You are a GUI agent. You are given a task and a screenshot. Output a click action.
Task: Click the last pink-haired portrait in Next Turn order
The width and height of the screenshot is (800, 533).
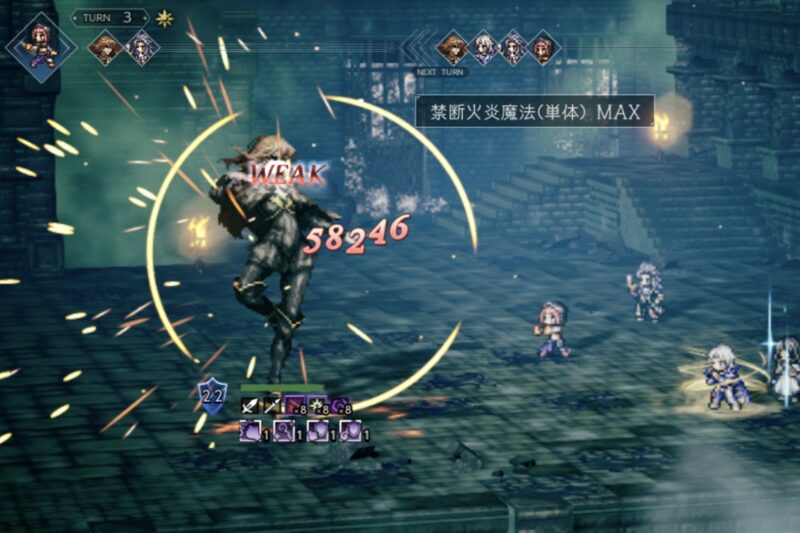pyautogui.click(x=543, y=47)
